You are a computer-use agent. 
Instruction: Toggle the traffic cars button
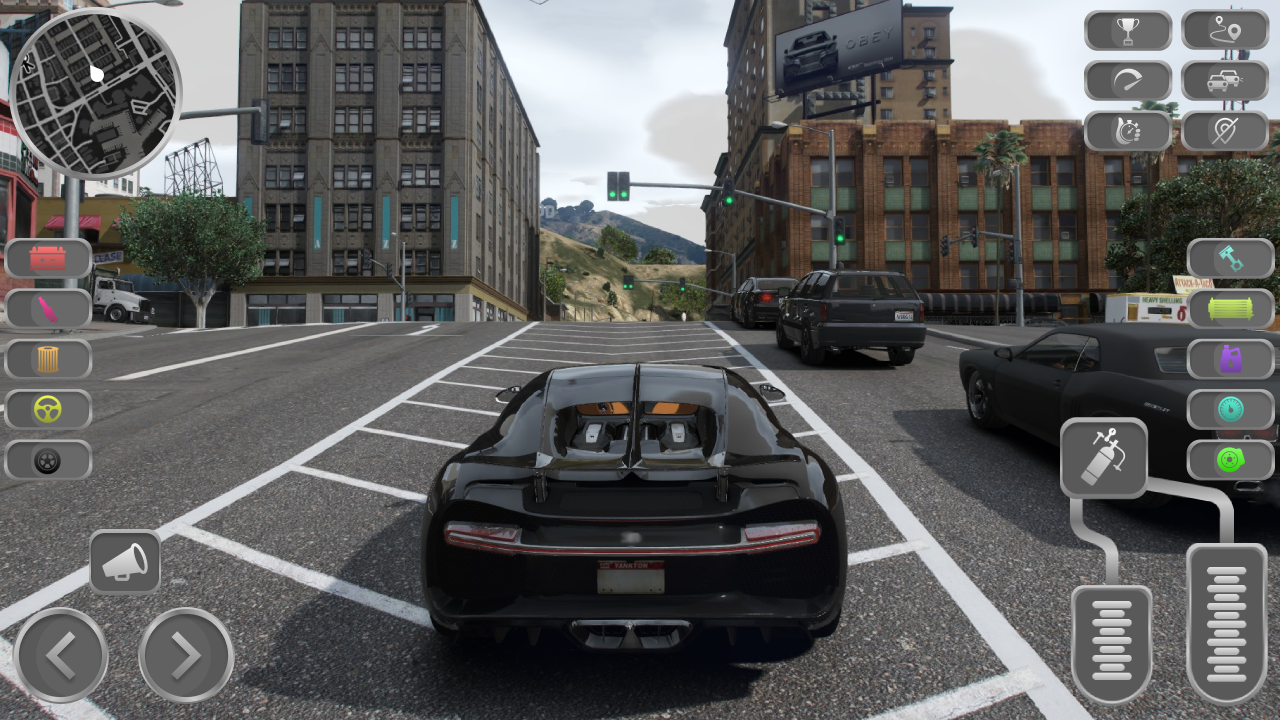(x=1225, y=81)
